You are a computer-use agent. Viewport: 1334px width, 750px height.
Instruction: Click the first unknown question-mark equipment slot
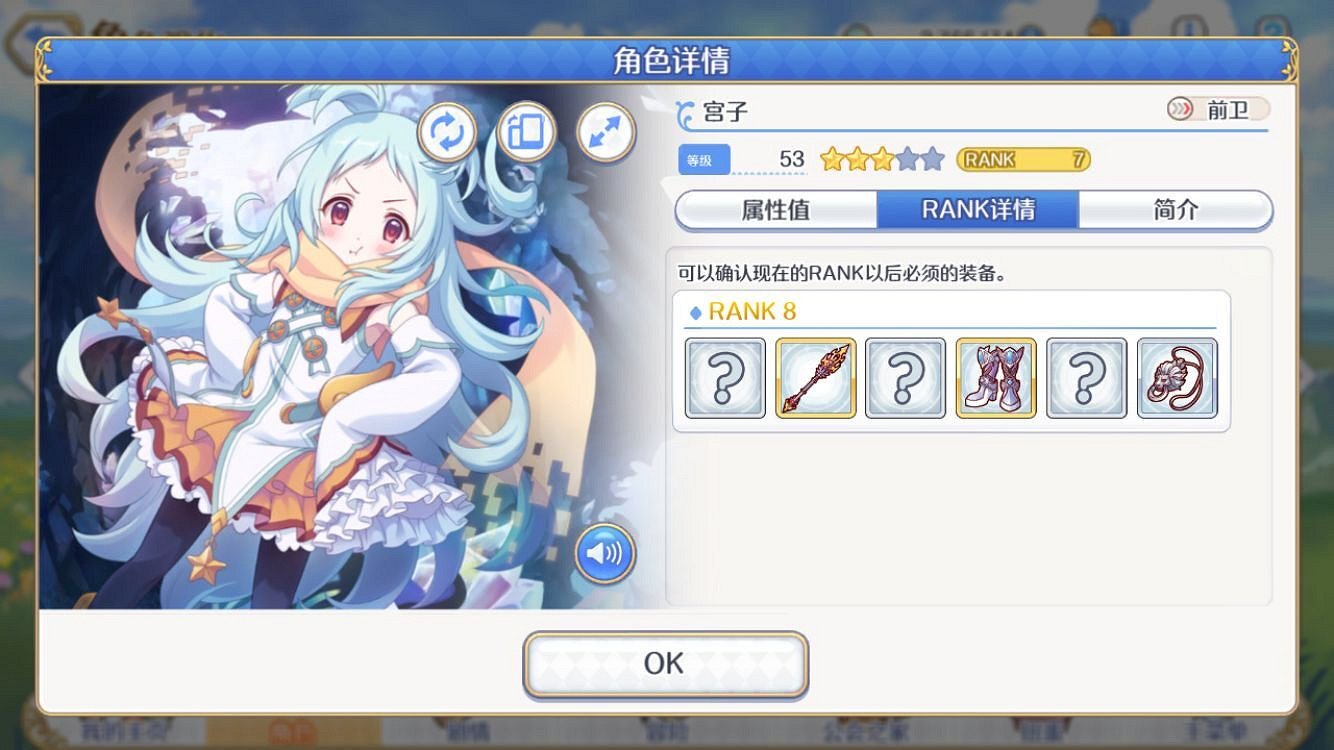pos(725,380)
